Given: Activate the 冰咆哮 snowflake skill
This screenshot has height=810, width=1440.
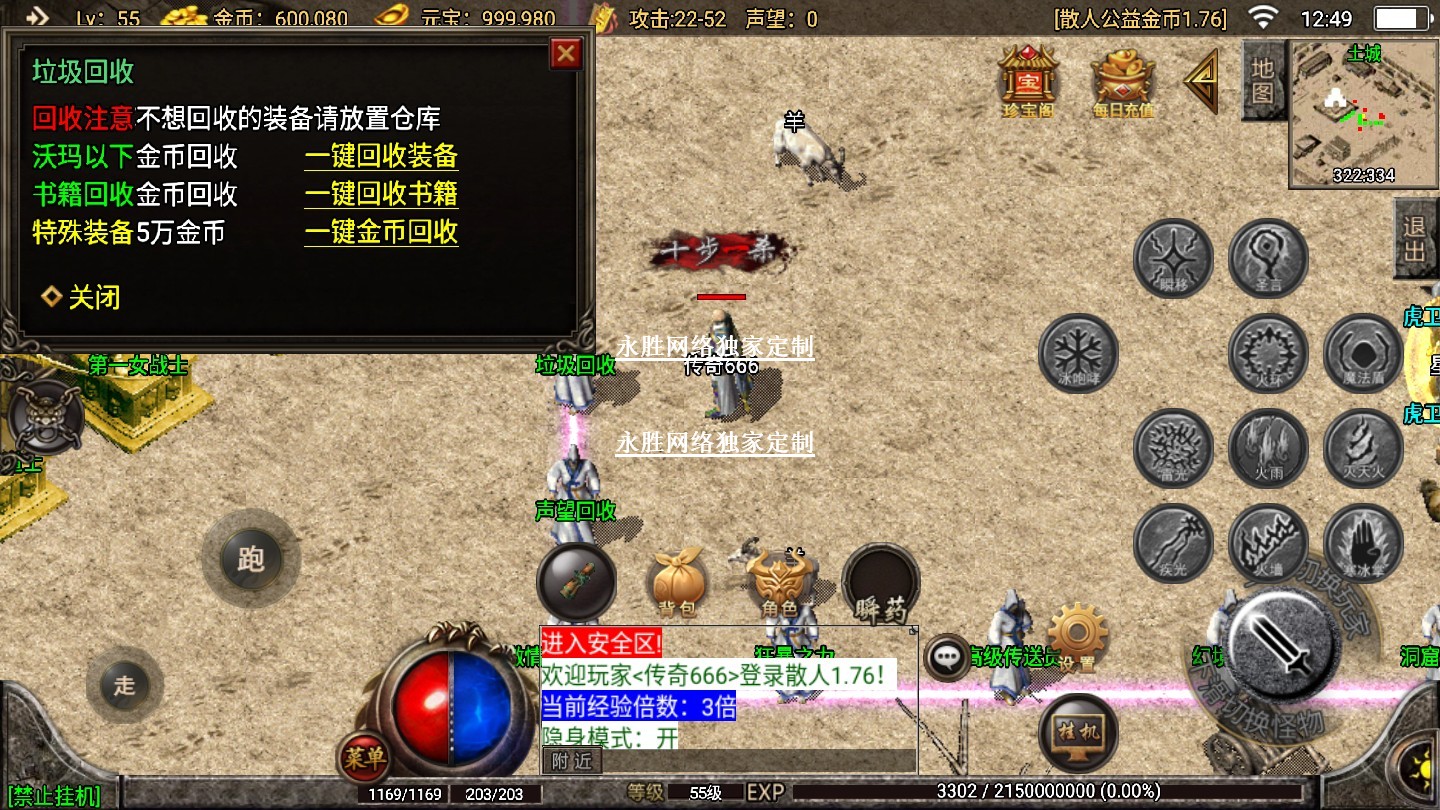Looking at the screenshot, I should [1078, 353].
